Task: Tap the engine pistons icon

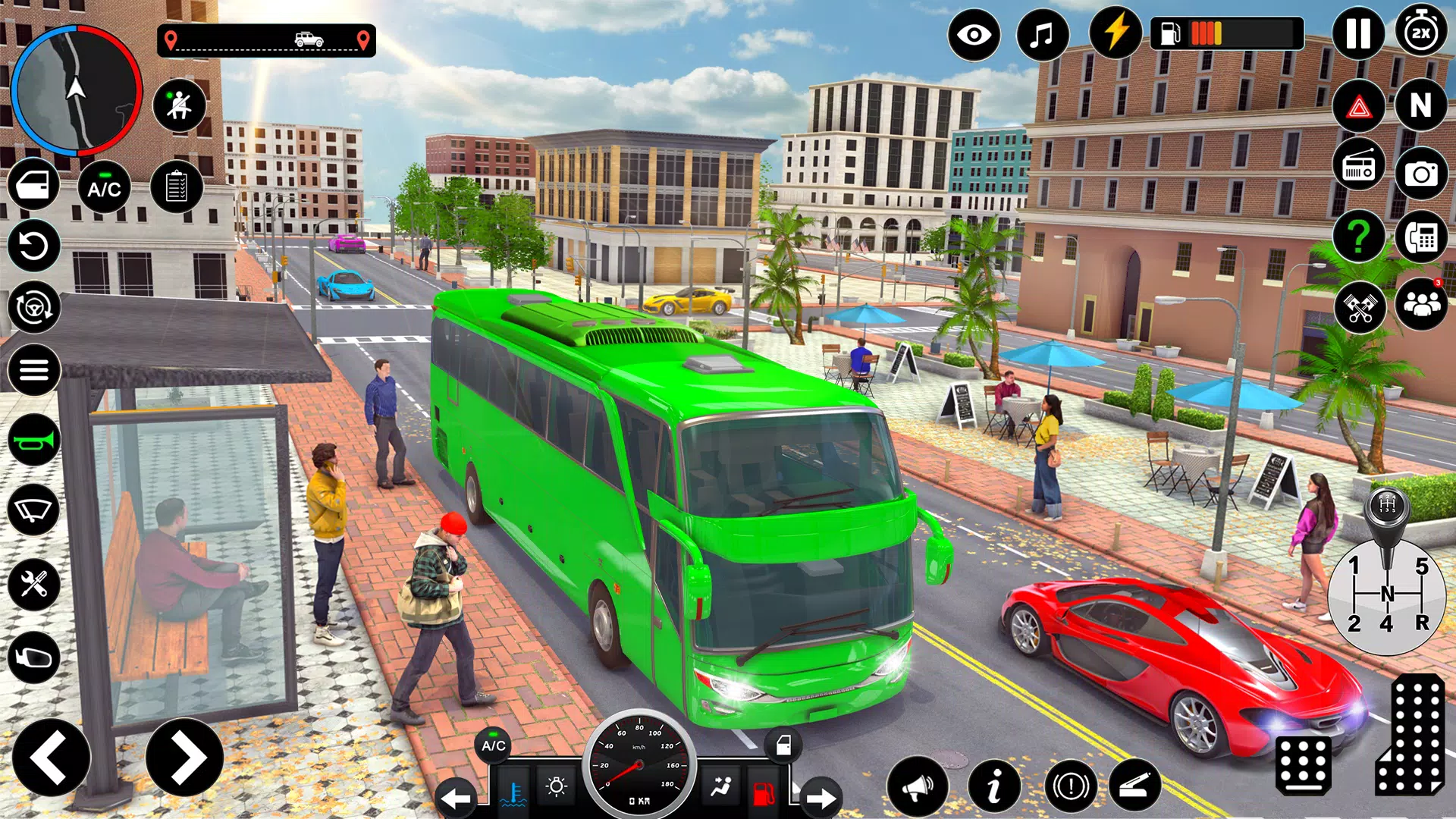Action: tap(1361, 306)
